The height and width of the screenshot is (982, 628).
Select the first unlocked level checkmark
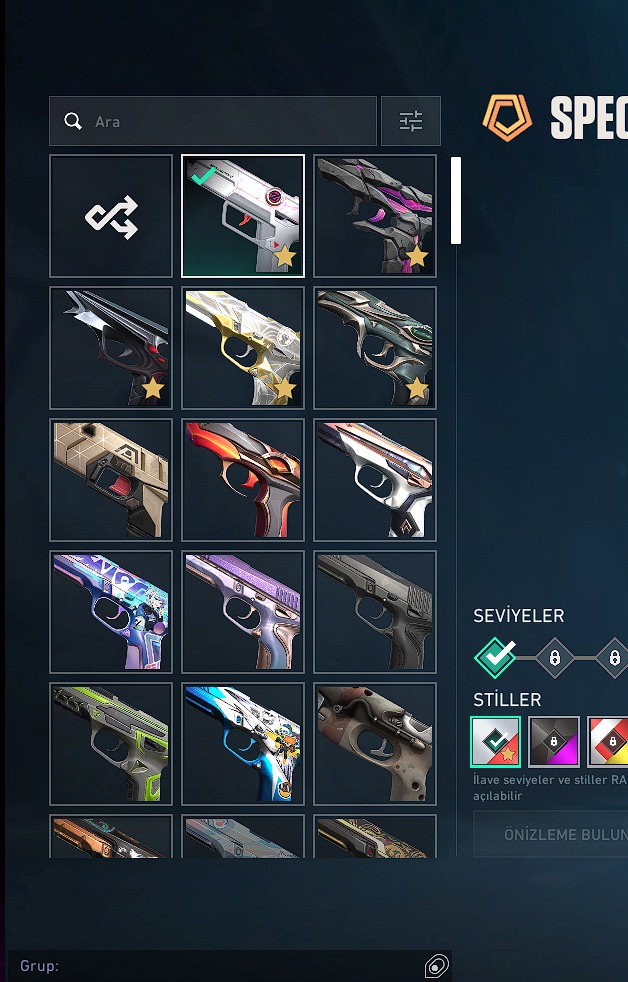click(496, 657)
